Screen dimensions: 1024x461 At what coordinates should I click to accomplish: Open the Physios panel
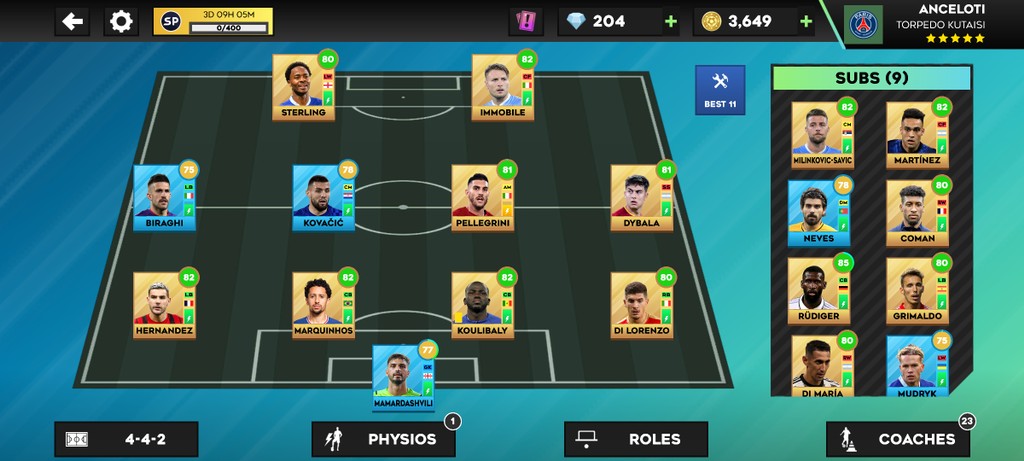(383, 439)
